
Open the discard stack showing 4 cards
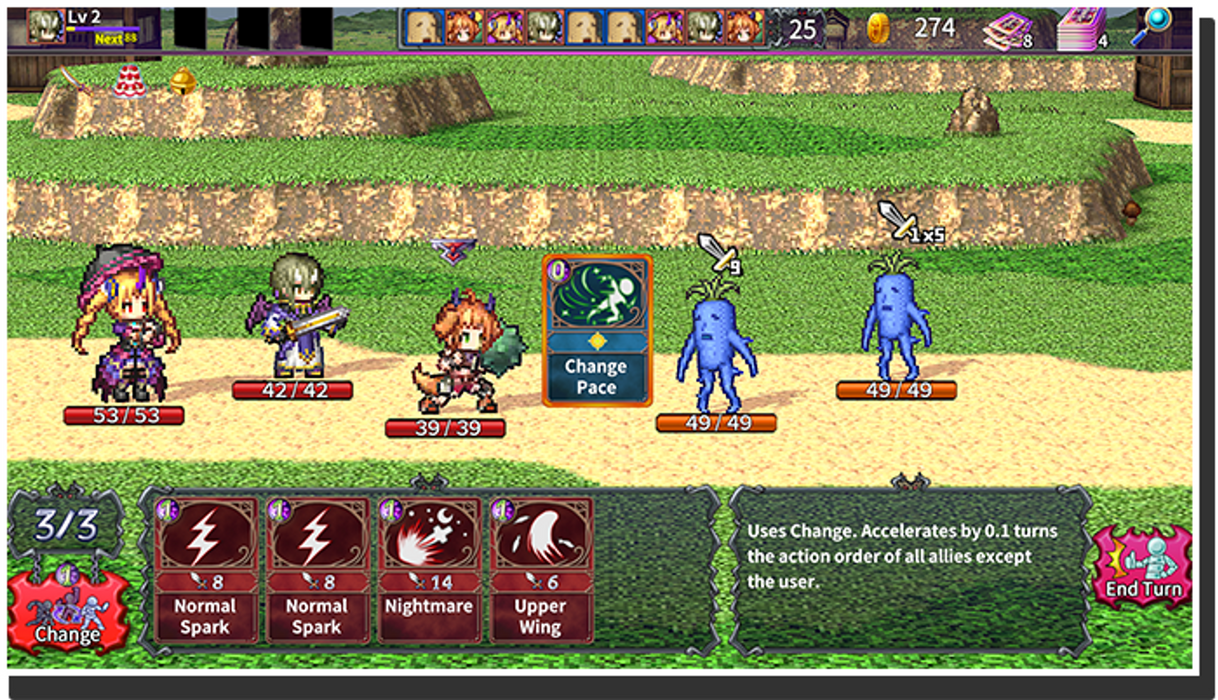pos(1083,29)
